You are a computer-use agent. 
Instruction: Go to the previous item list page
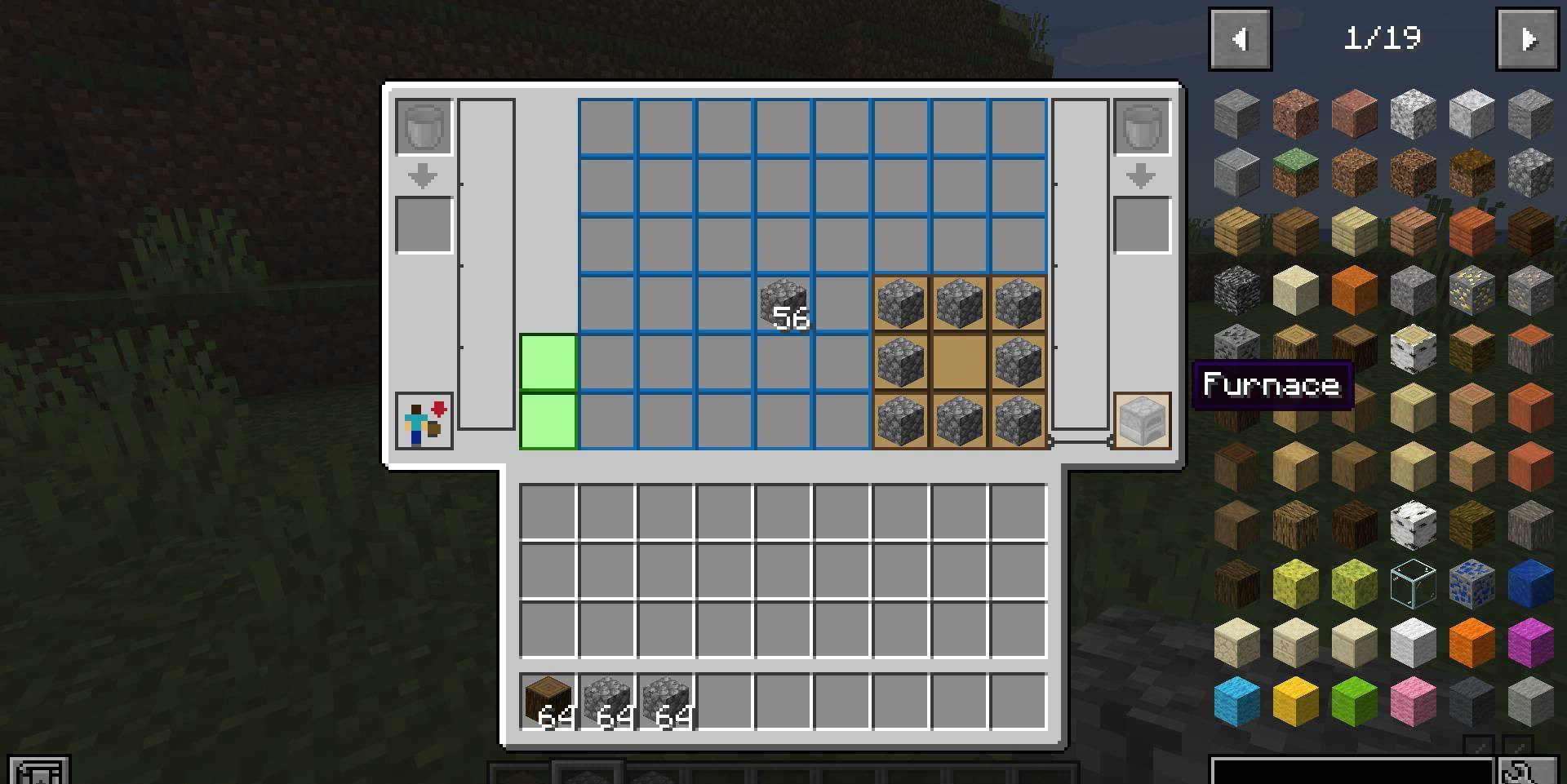click(x=1240, y=39)
